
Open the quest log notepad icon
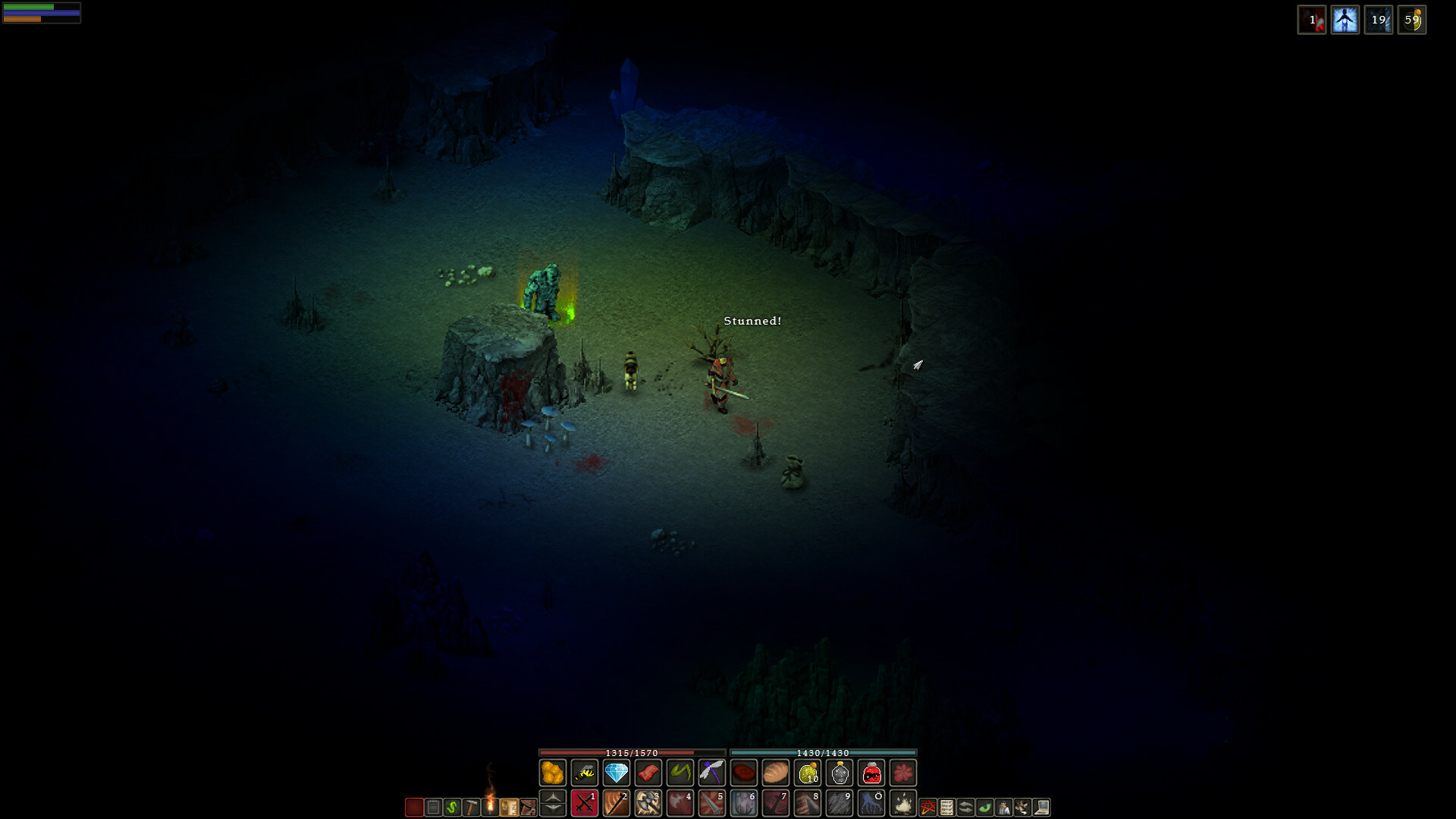[435, 806]
